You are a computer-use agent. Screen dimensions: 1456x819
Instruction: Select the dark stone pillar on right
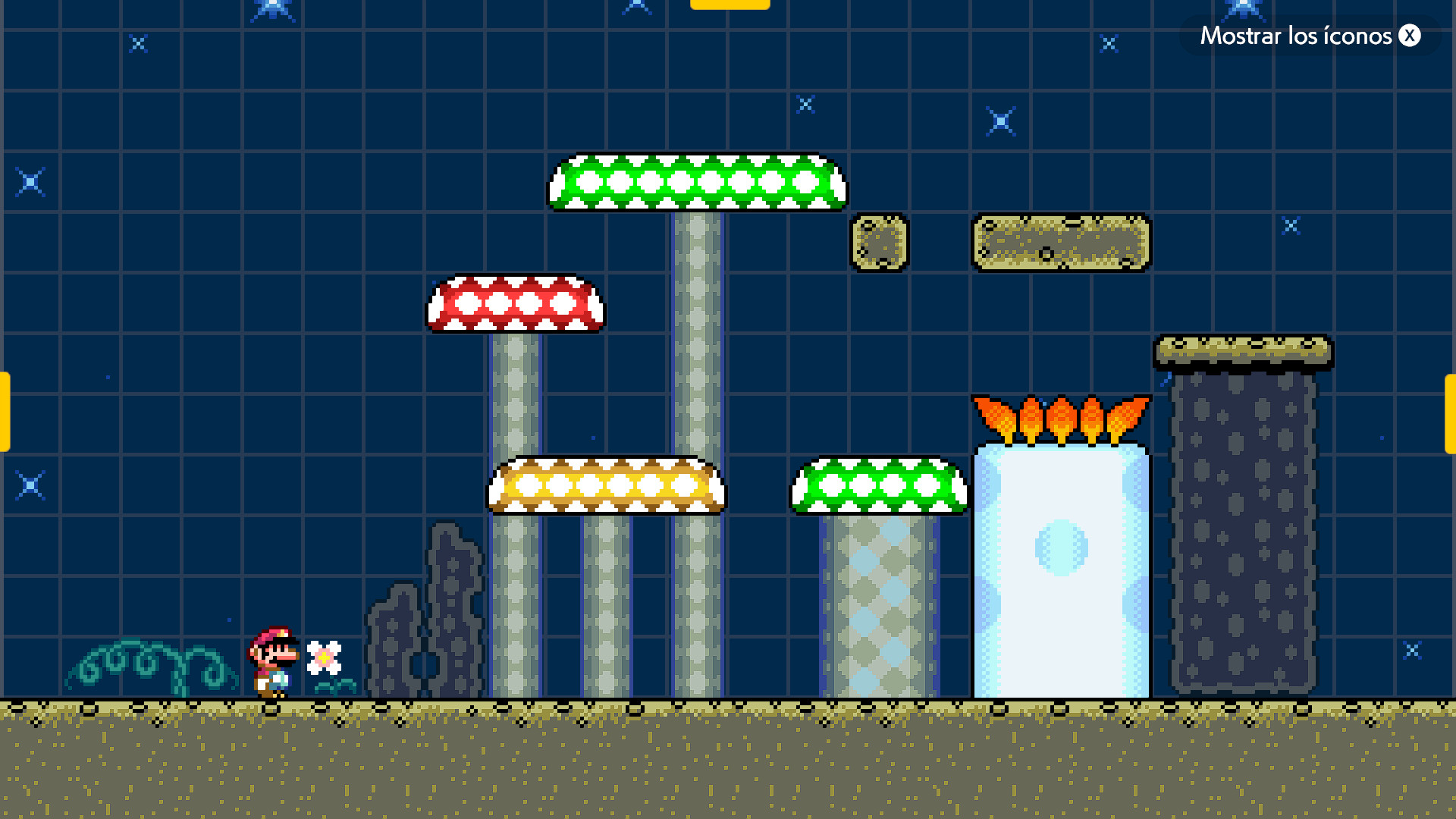tap(1244, 531)
